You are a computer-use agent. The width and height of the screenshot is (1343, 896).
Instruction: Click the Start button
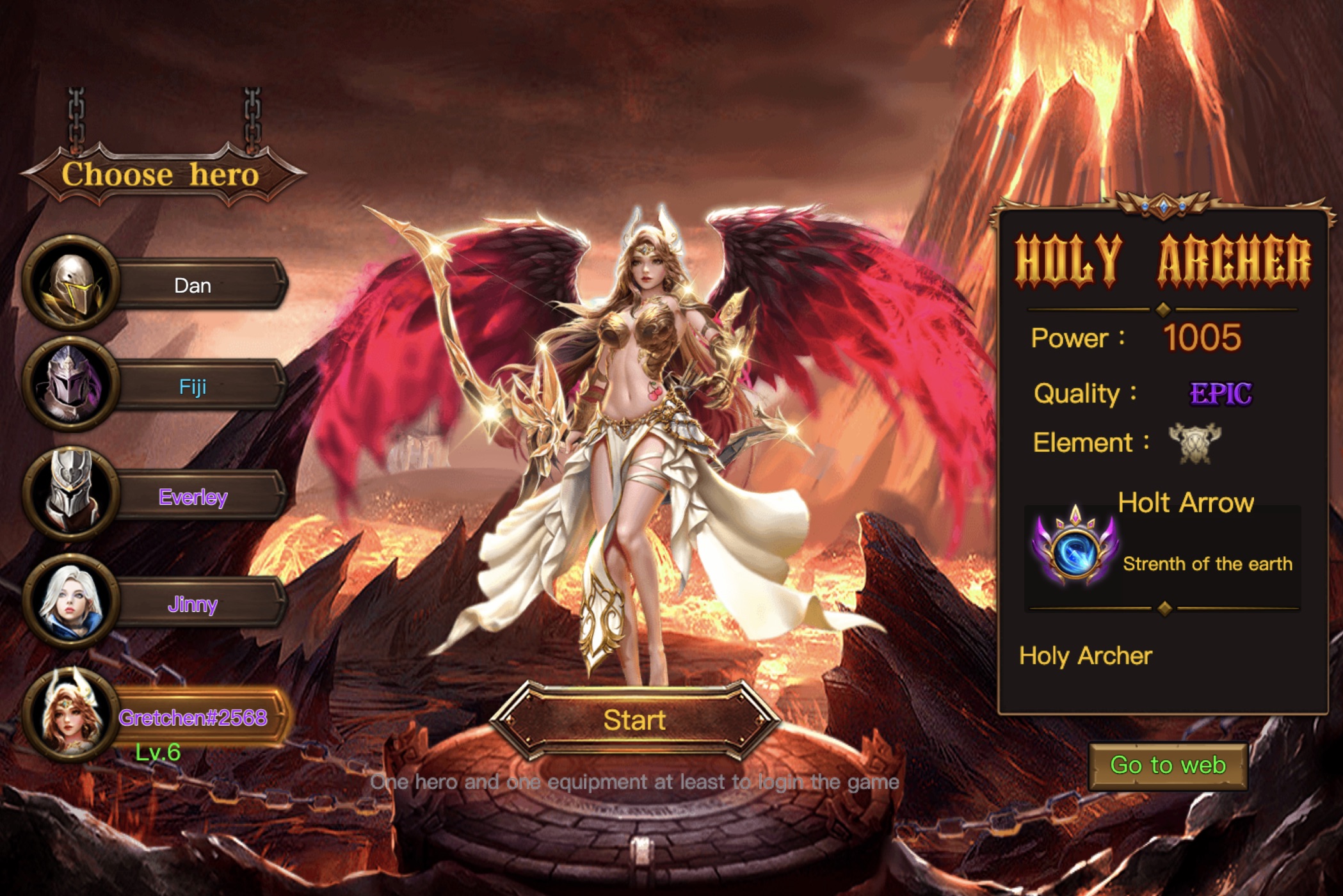coord(634,720)
